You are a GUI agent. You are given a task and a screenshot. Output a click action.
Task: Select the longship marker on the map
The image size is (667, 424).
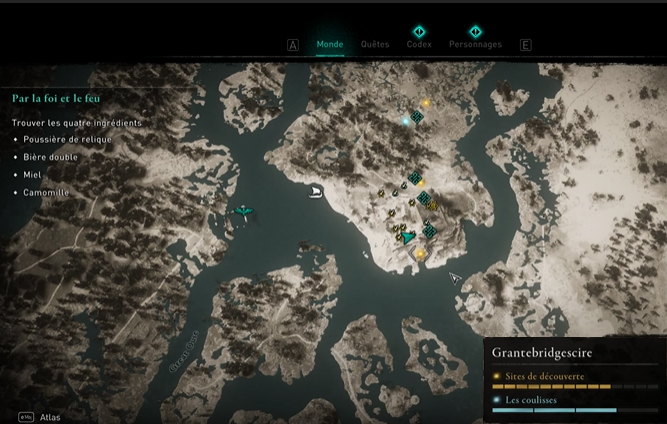(x=317, y=191)
